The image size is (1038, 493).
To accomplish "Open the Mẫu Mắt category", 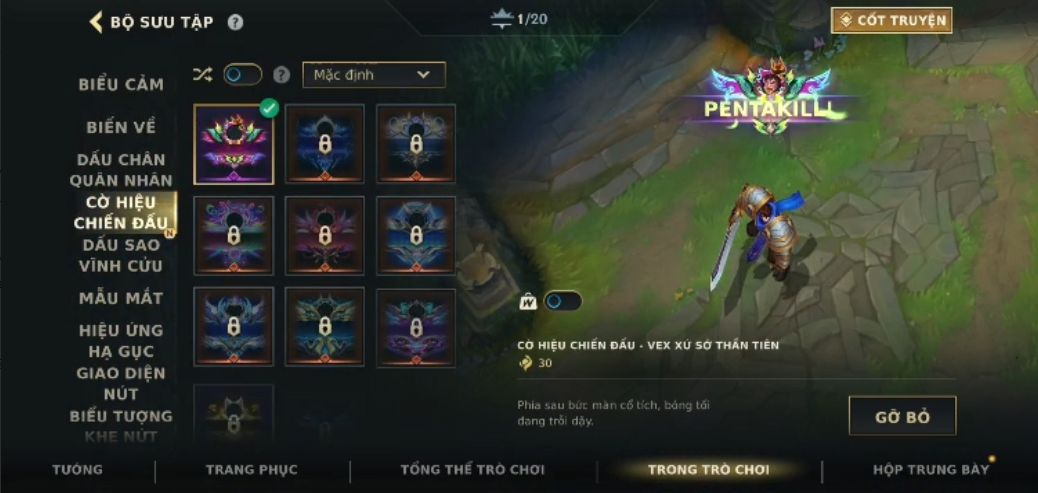I will click(121, 298).
